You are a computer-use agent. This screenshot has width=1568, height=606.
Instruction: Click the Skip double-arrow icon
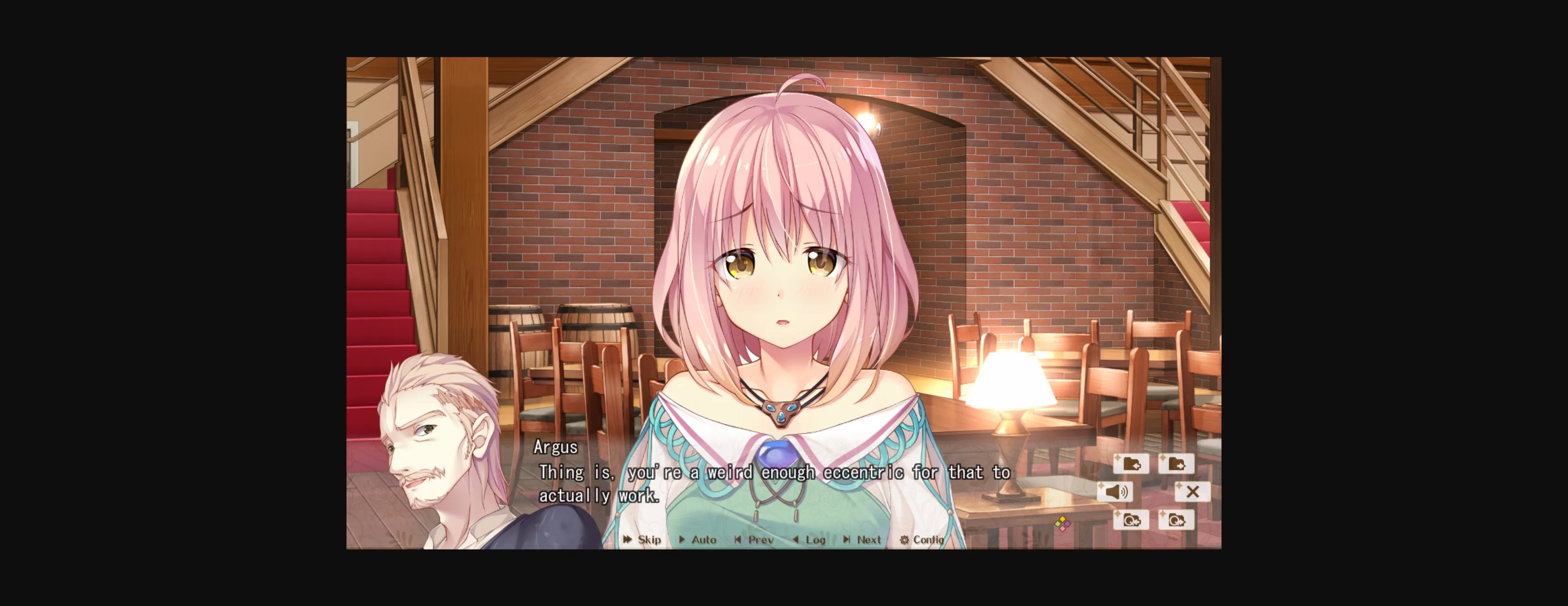click(627, 539)
